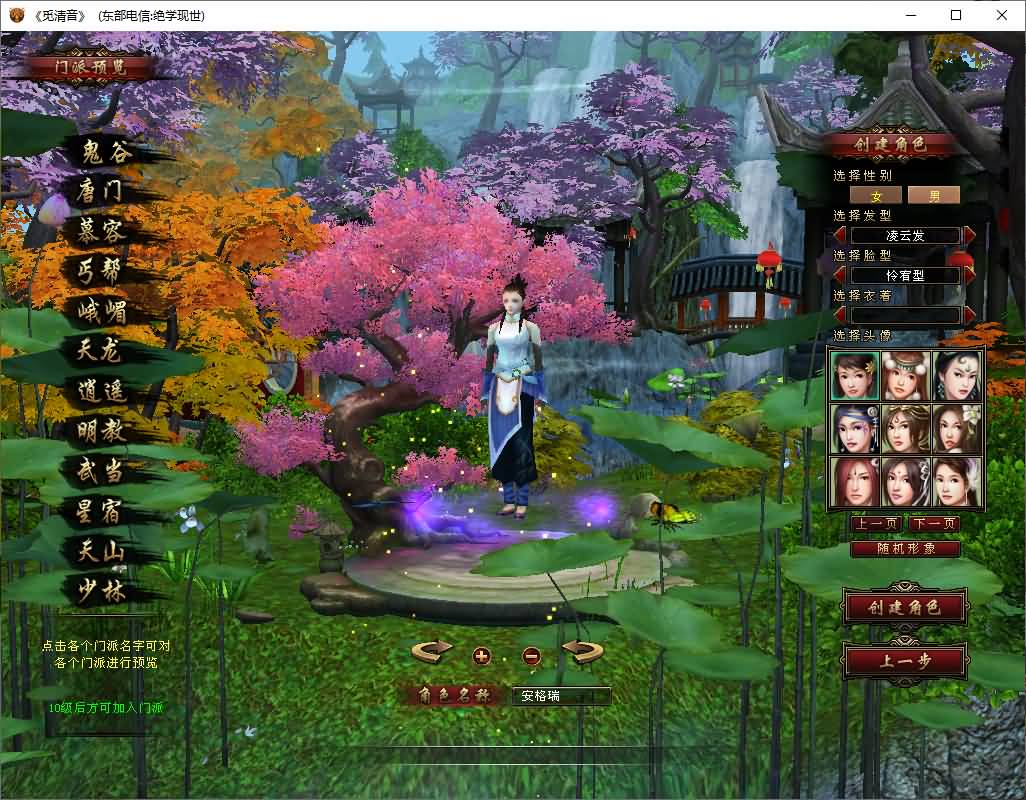Confirm with the 创建角色 button
Viewport: 1026px width, 800px height.
tap(905, 607)
